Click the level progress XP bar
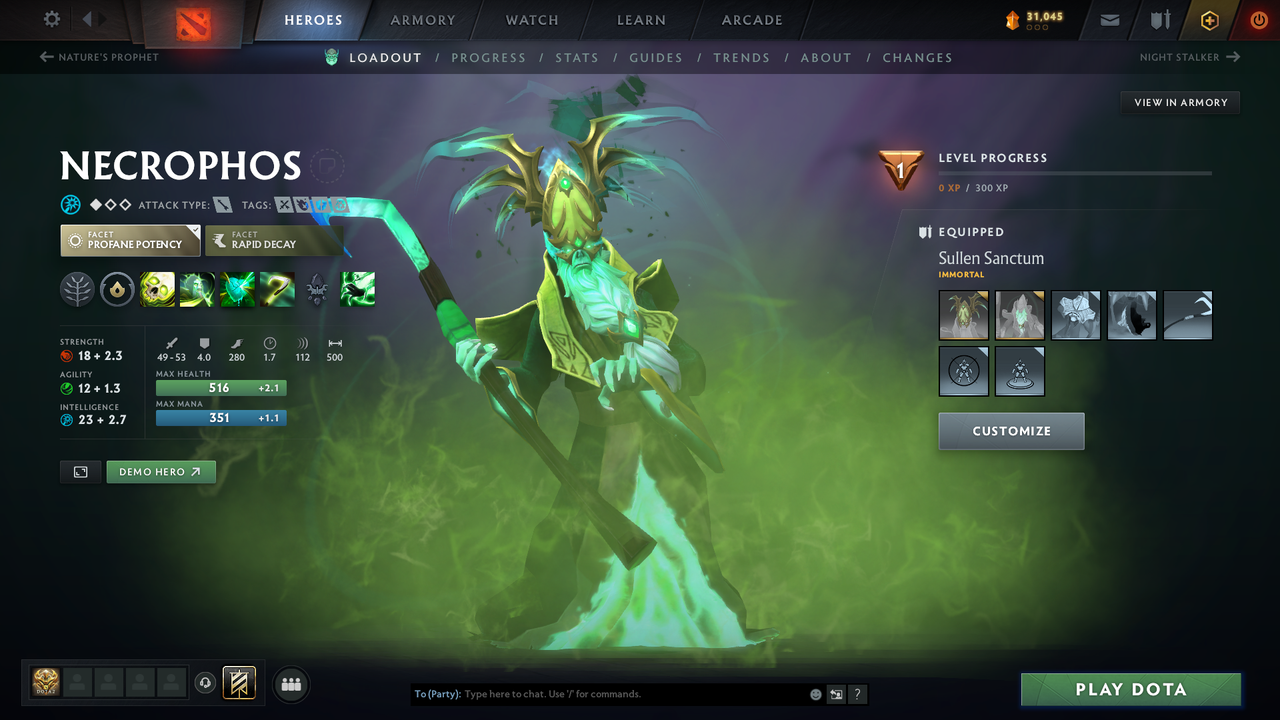The height and width of the screenshot is (720, 1280). coord(1075,172)
